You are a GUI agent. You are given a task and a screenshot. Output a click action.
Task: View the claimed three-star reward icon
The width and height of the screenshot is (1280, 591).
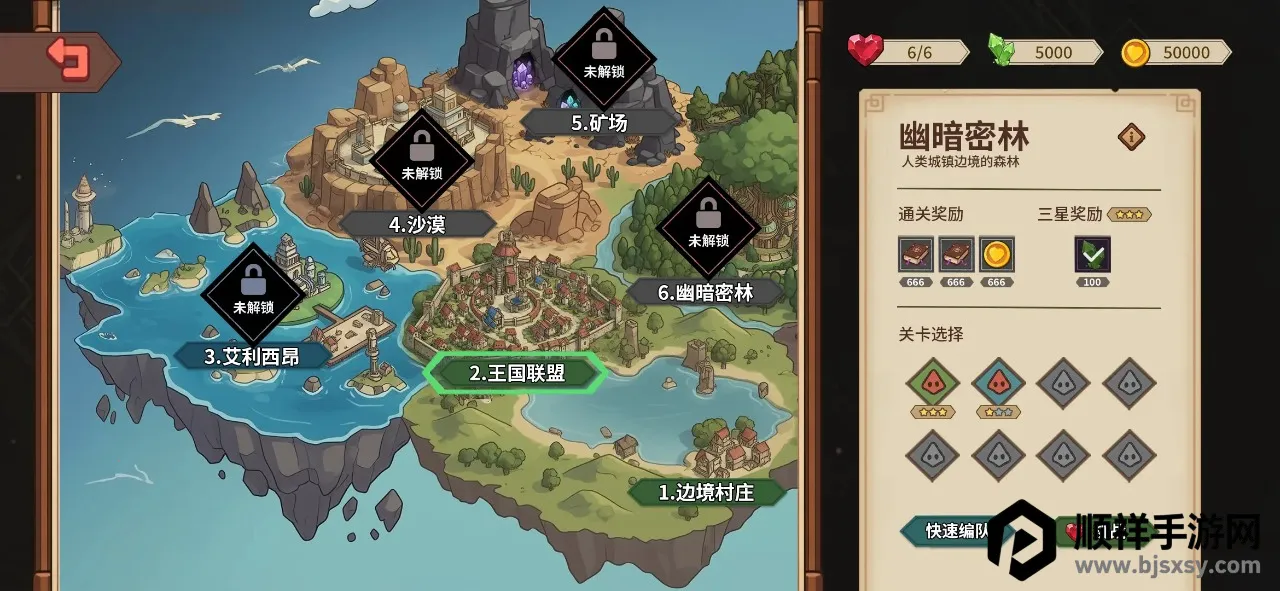[1092, 254]
